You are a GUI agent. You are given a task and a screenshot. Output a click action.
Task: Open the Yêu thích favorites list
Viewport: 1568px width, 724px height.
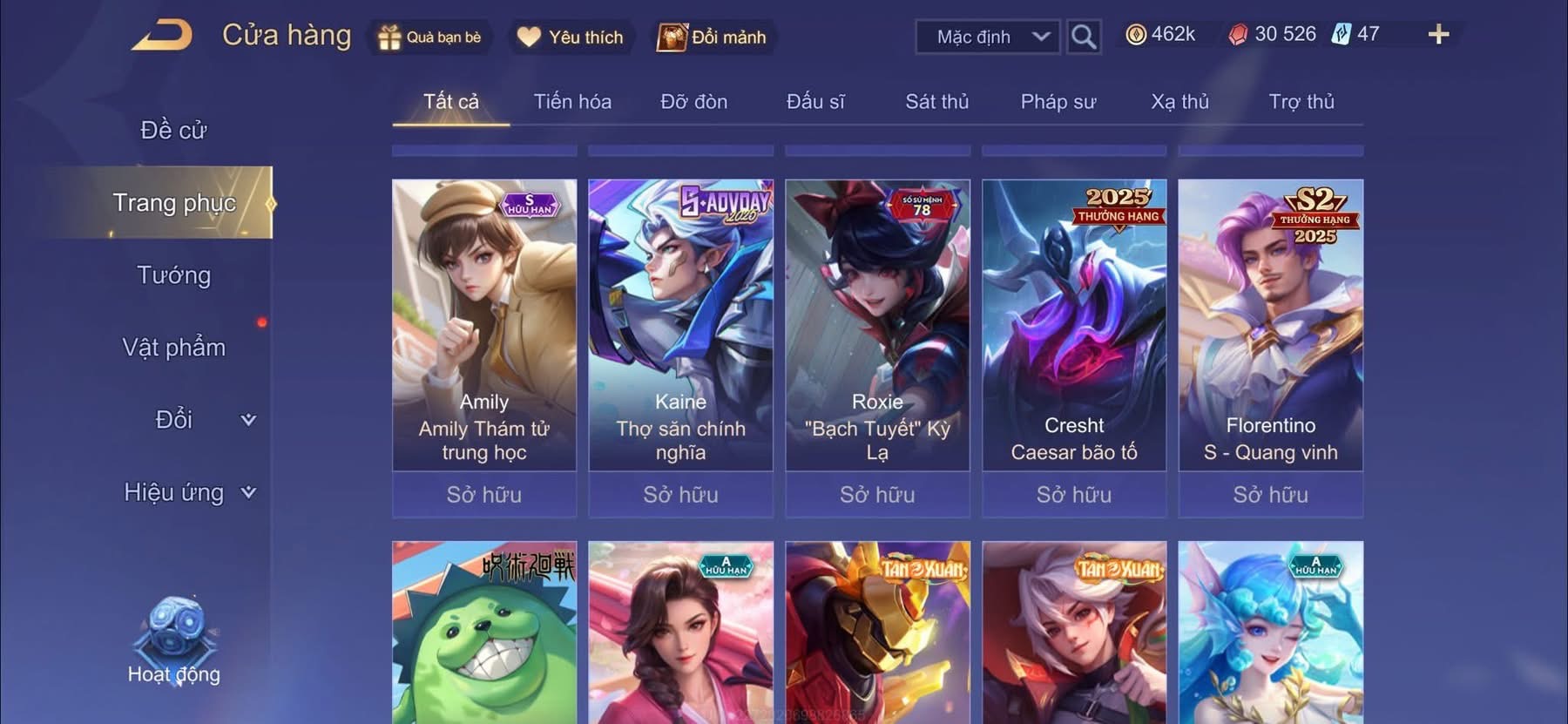pos(571,37)
